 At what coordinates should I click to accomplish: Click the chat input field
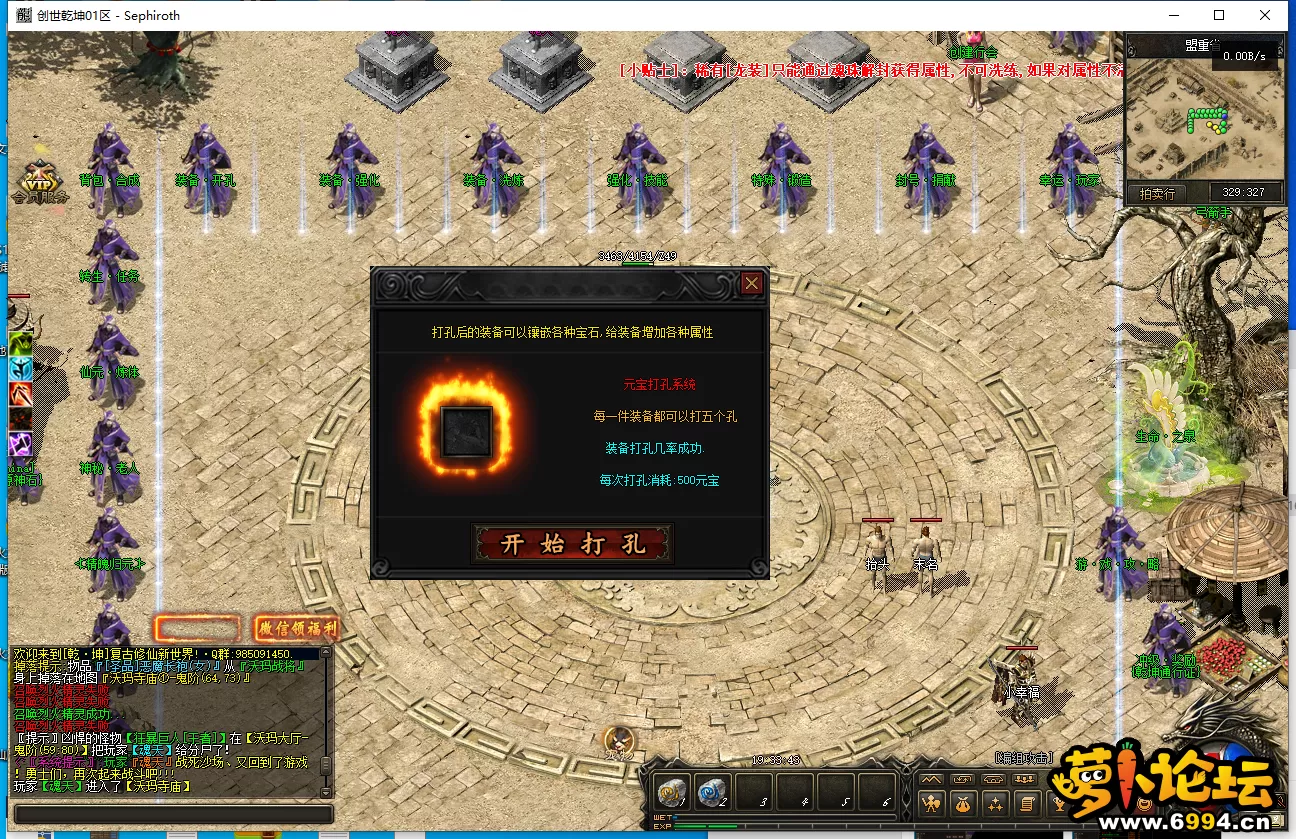click(170, 814)
